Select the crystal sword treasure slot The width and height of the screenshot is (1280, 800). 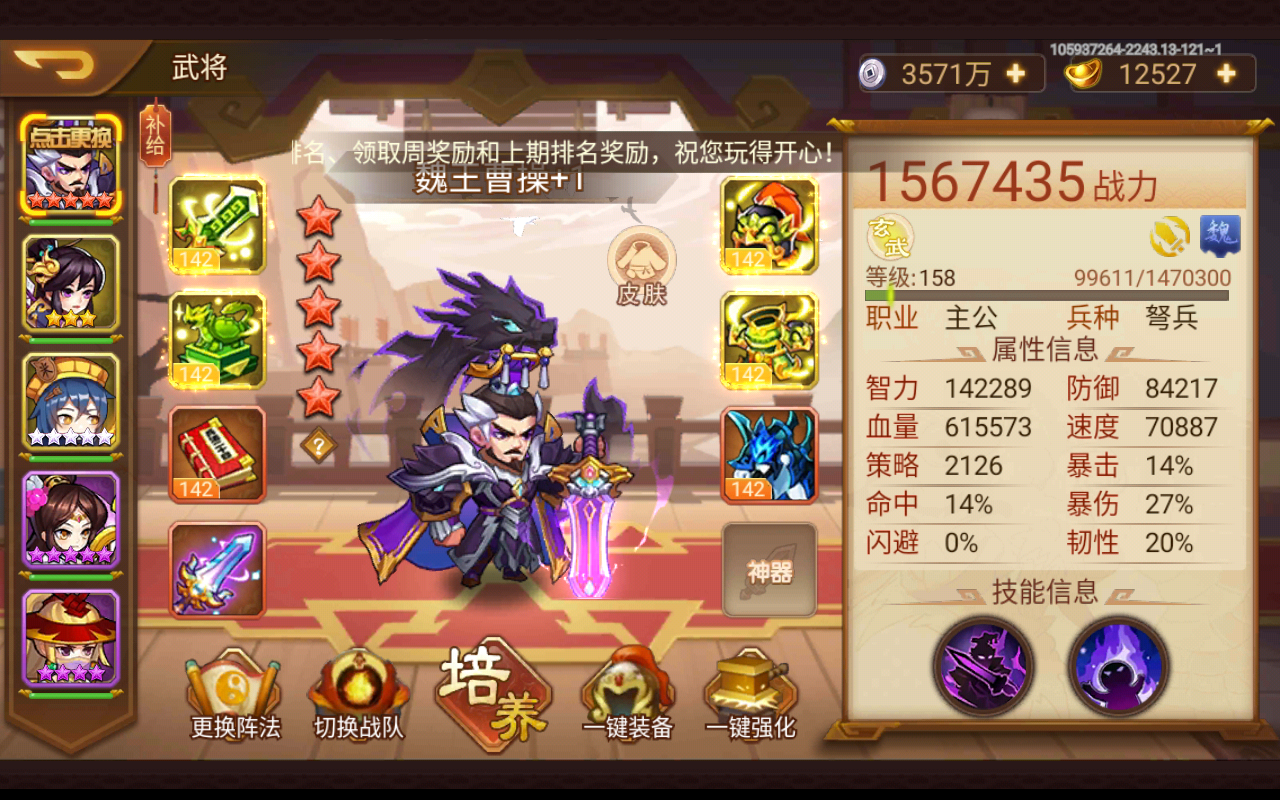tap(216, 570)
